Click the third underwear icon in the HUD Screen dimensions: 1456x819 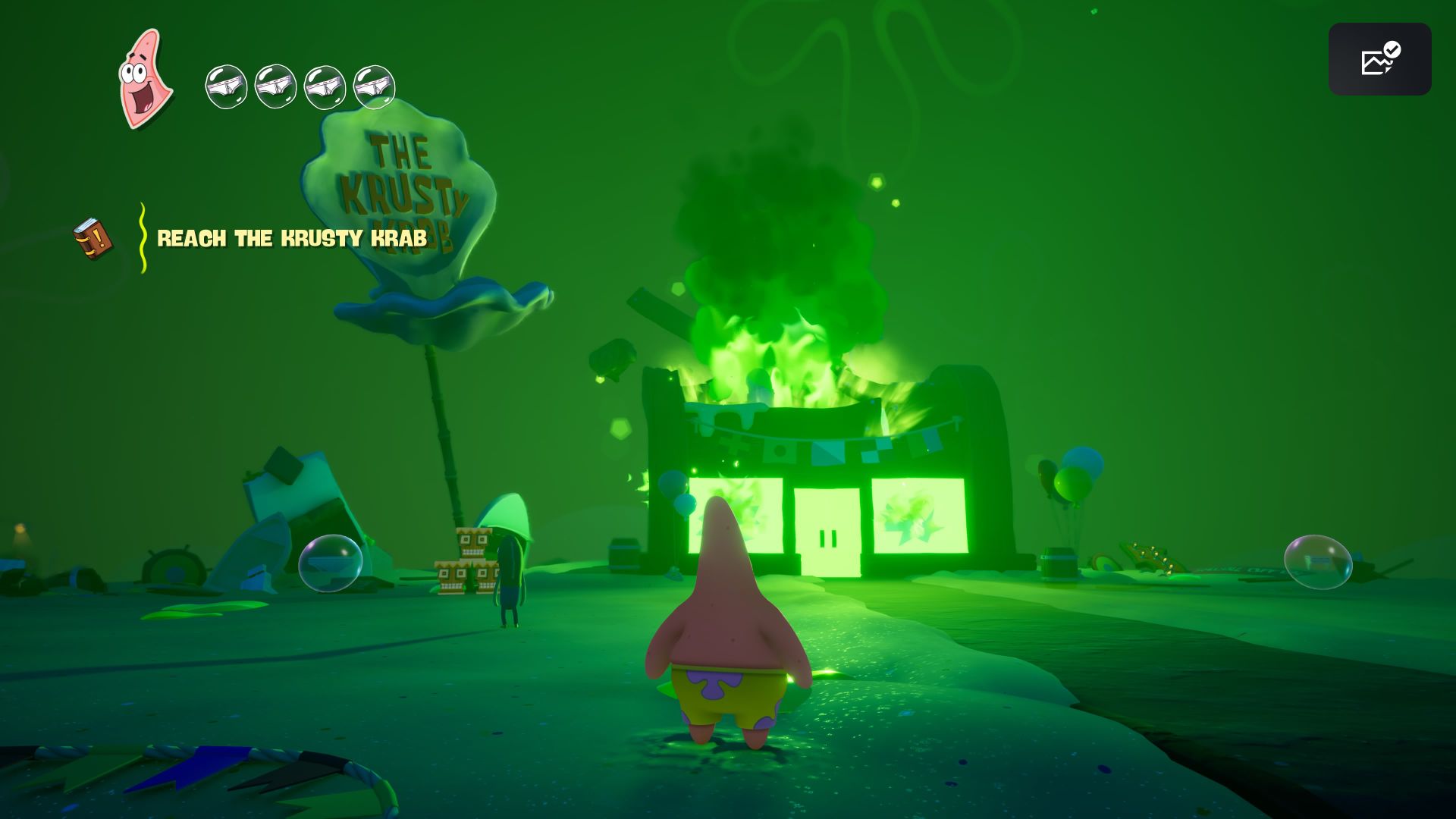click(x=323, y=86)
